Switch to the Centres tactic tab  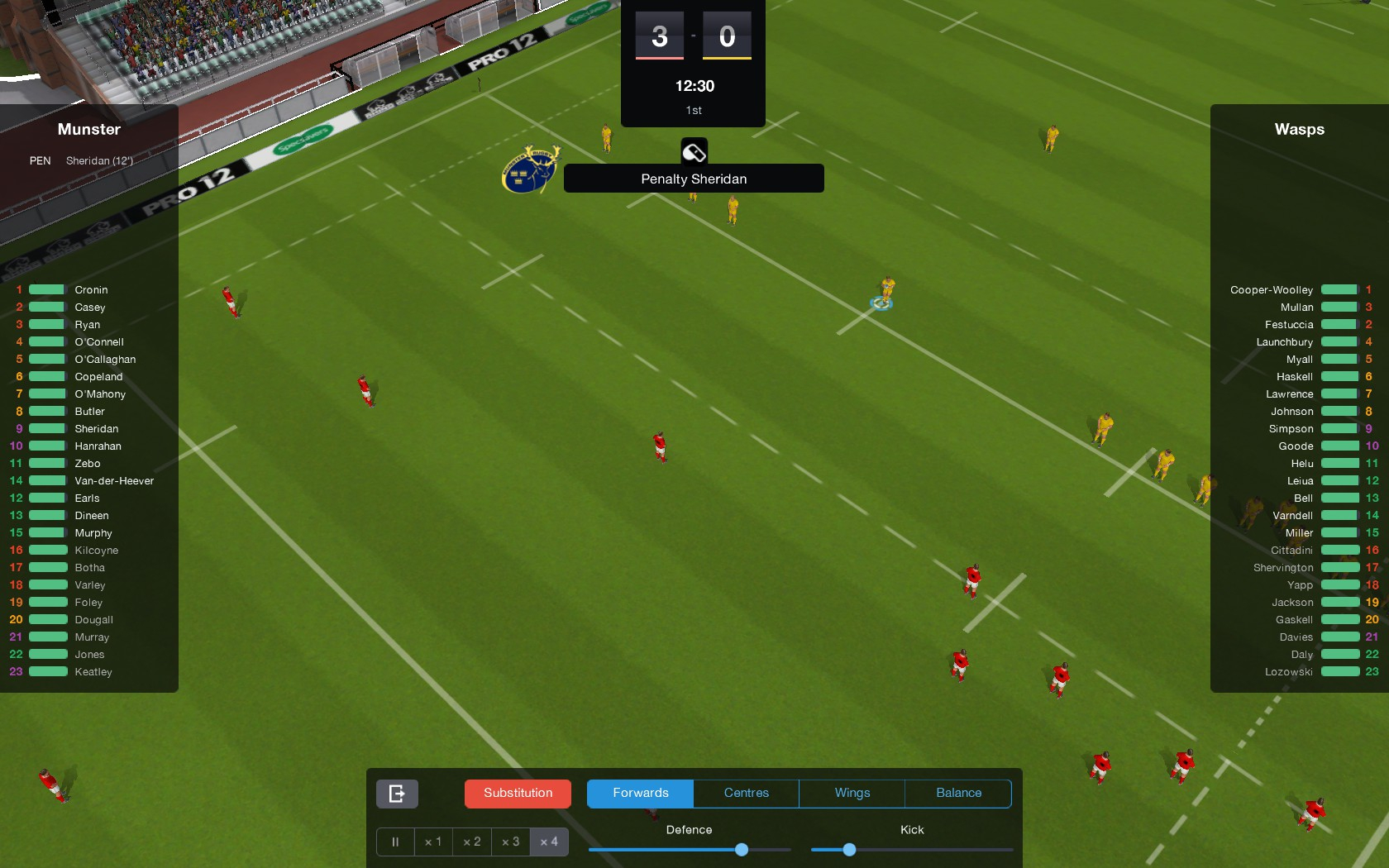click(745, 793)
